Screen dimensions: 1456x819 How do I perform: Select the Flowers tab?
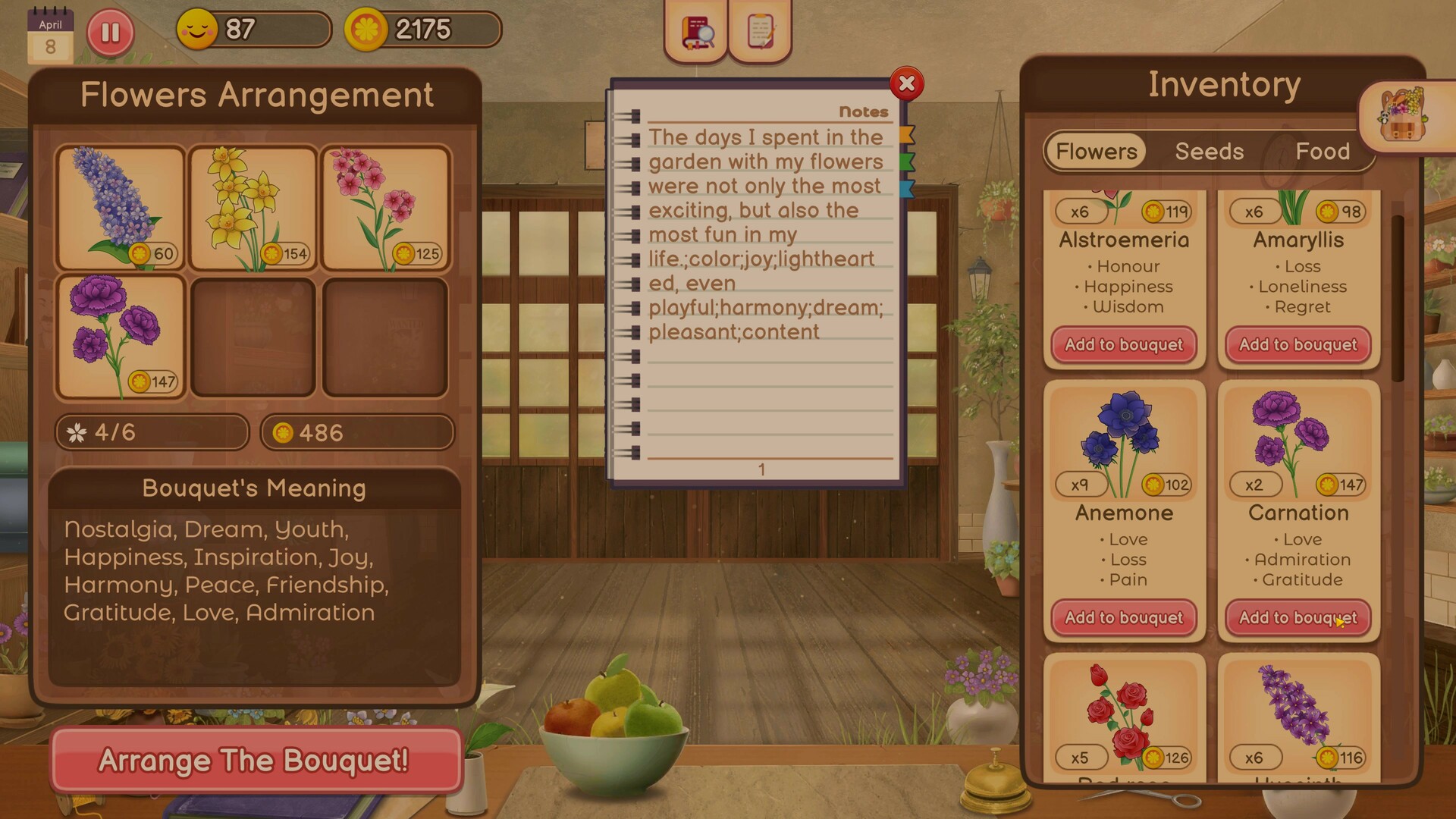point(1095,151)
